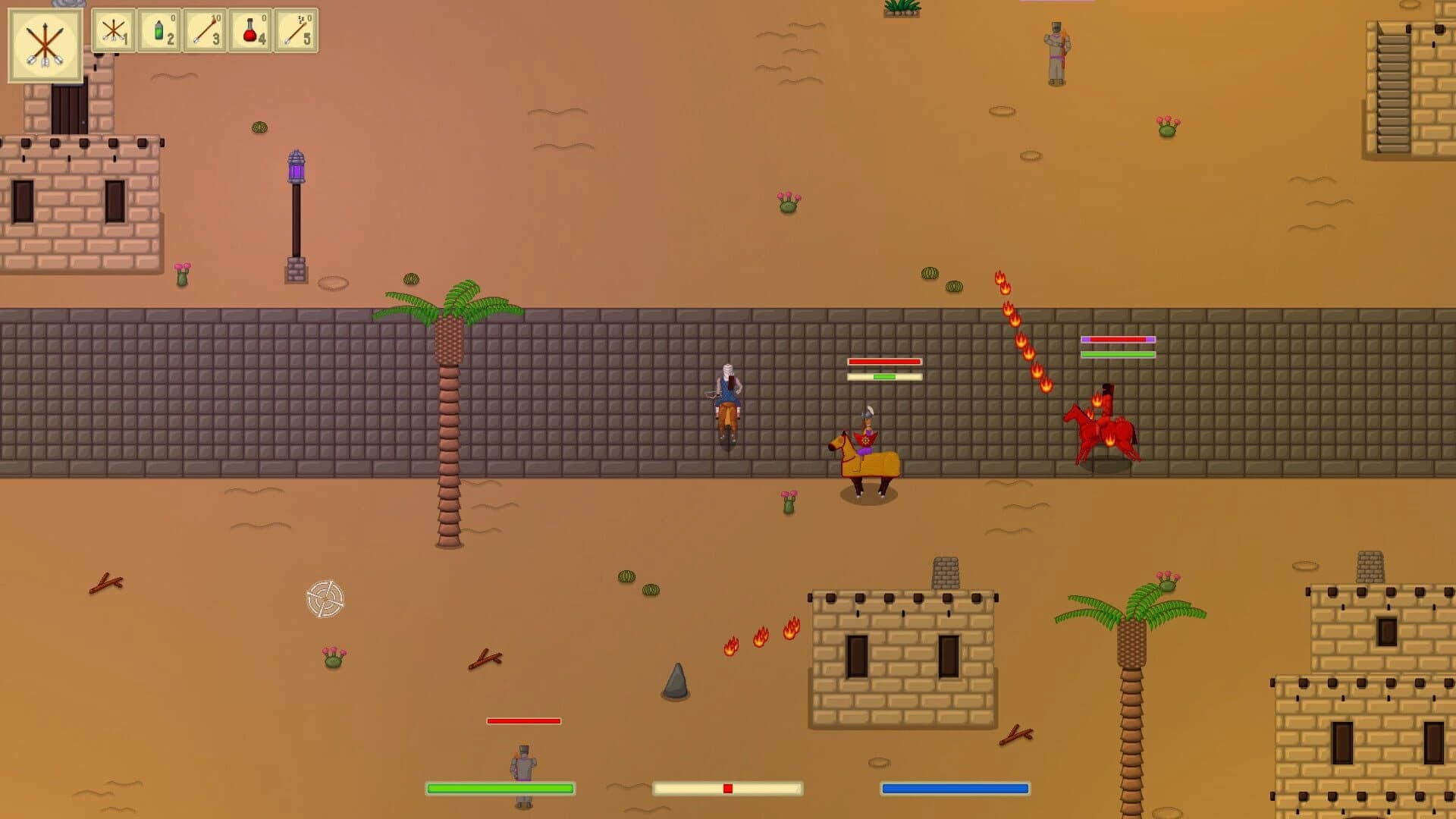Select the green vial in hotbar slot 2
The width and height of the screenshot is (1456, 819).
pyautogui.click(x=158, y=32)
